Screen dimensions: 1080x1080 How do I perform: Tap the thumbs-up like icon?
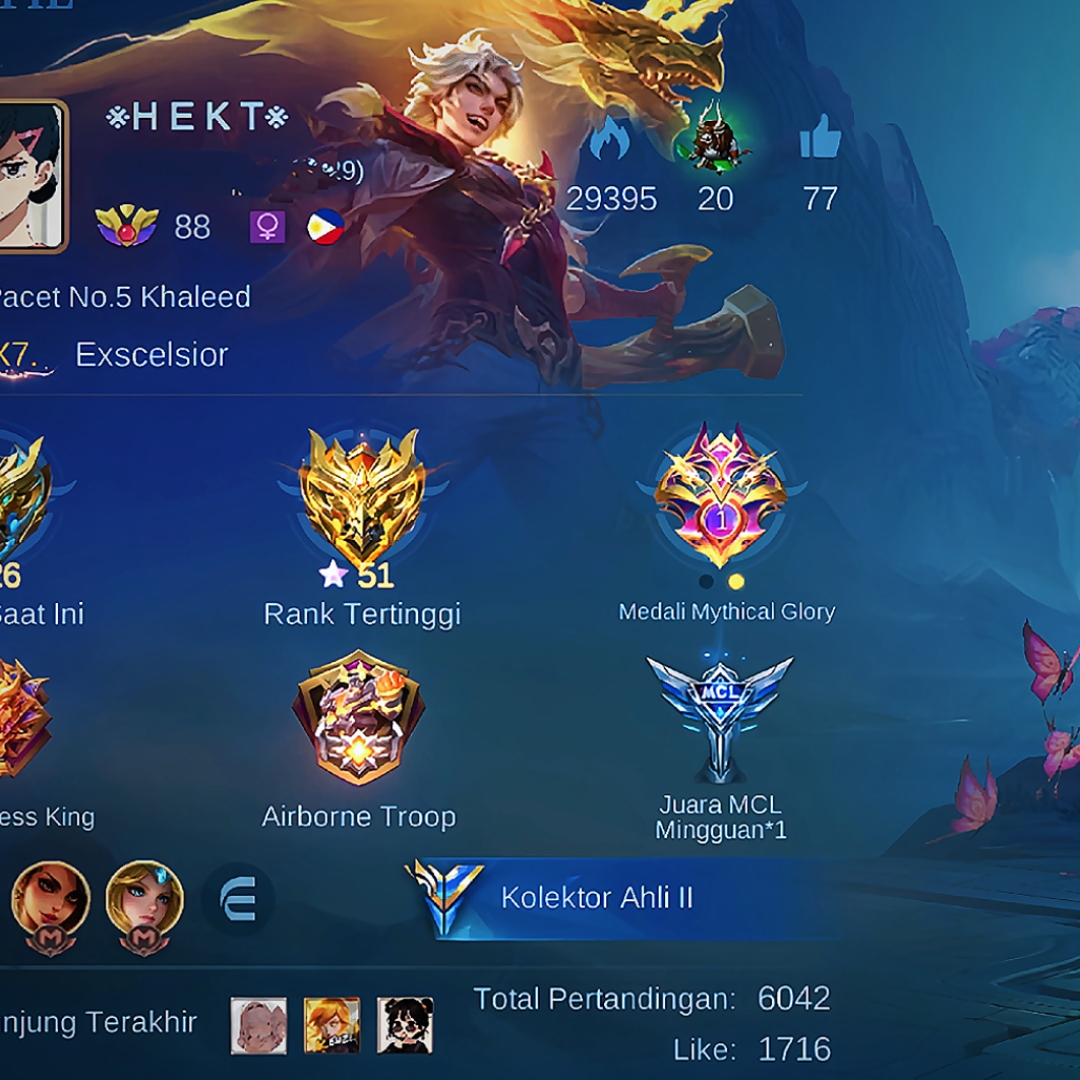820,138
